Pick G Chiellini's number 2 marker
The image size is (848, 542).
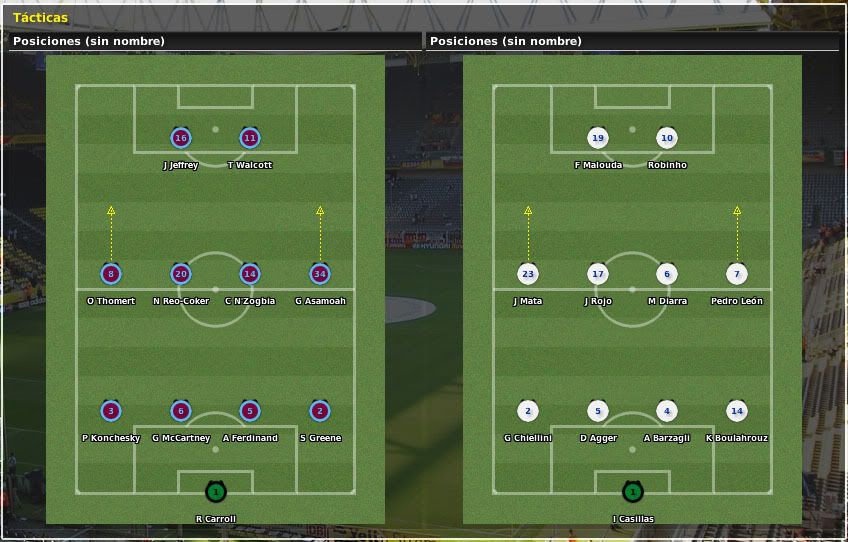528,411
